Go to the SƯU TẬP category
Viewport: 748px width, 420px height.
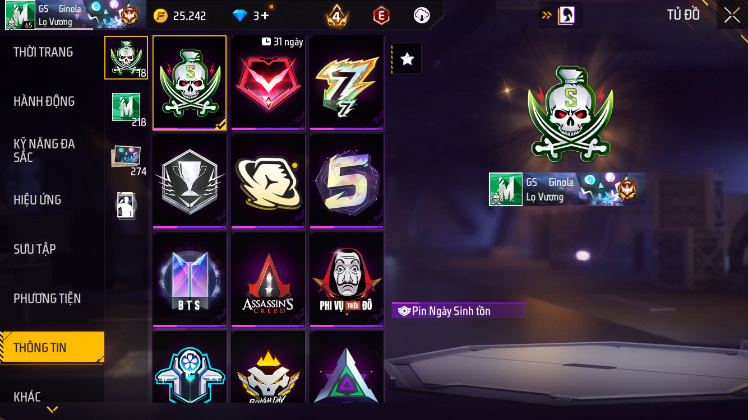35,248
